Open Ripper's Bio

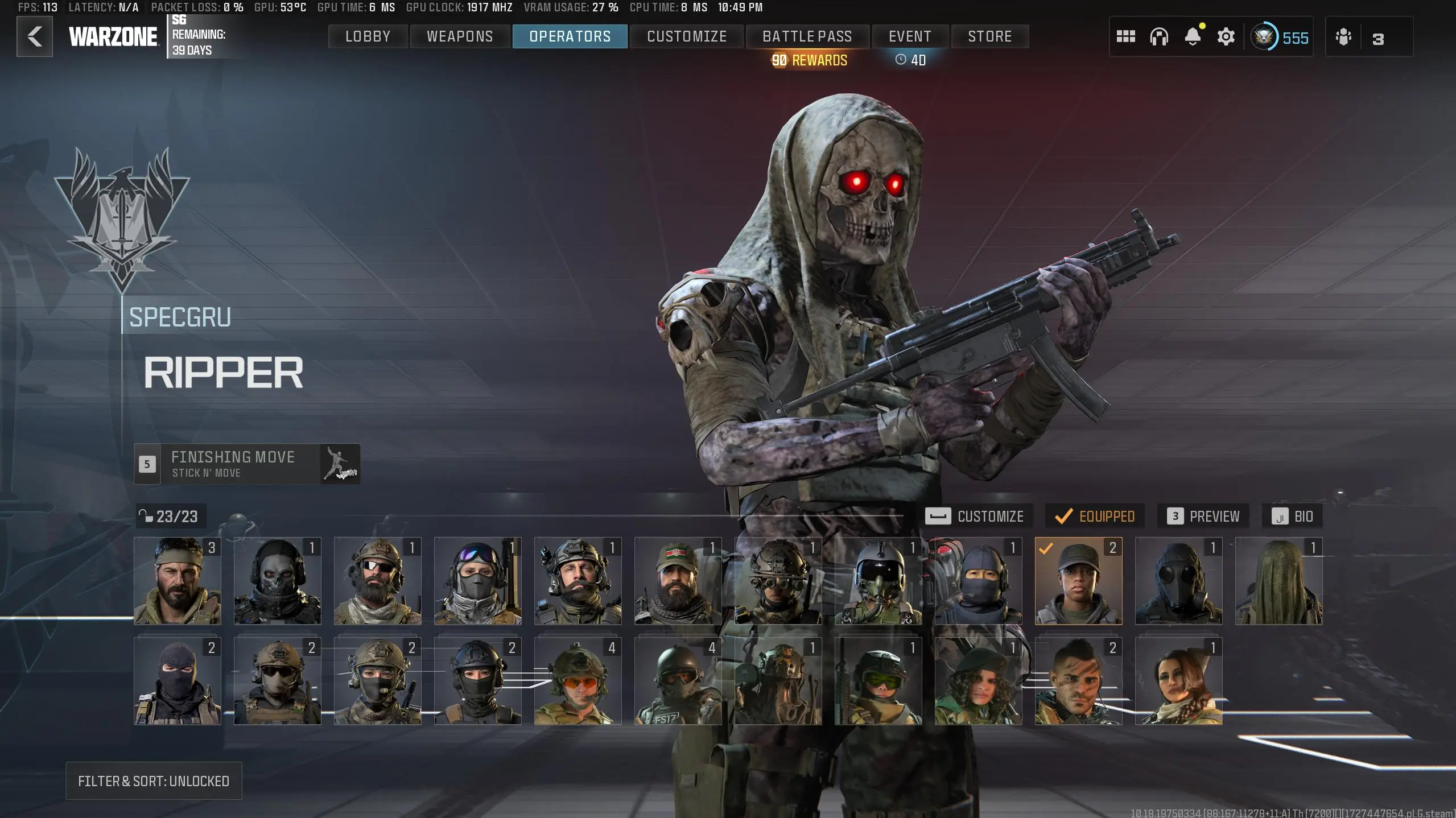(1292, 517)
